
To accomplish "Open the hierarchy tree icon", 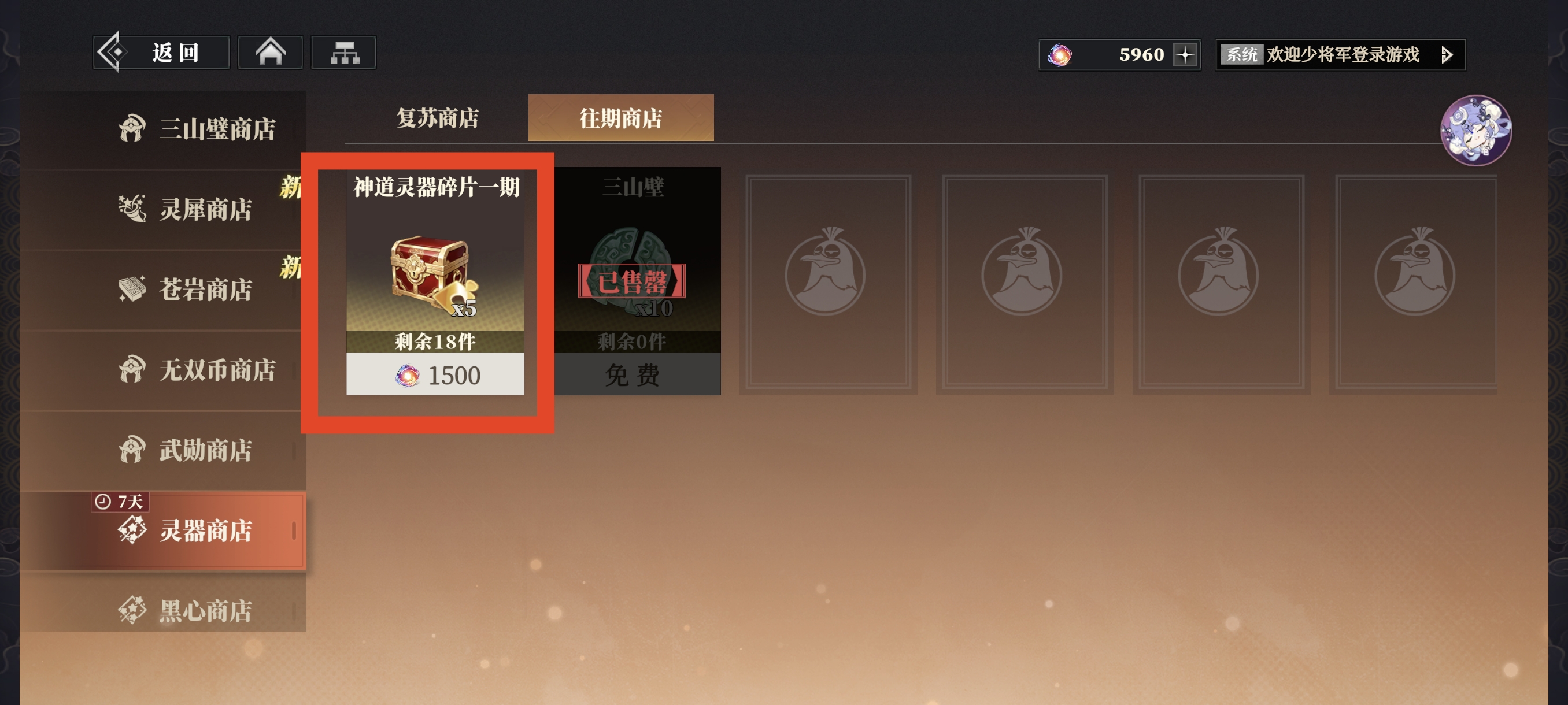I will tap(344, 53).
